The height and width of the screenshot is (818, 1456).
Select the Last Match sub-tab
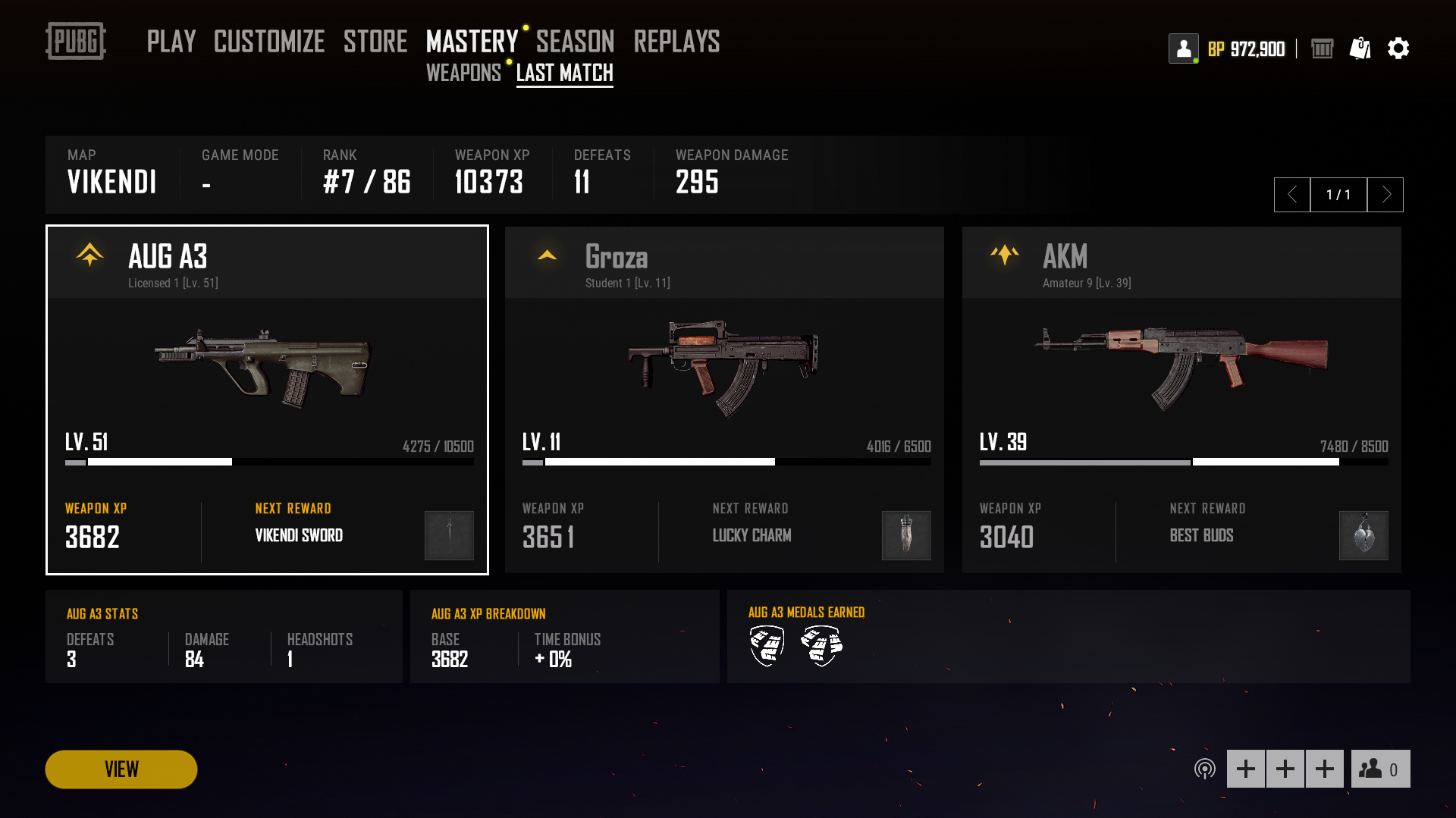(565, 73)
